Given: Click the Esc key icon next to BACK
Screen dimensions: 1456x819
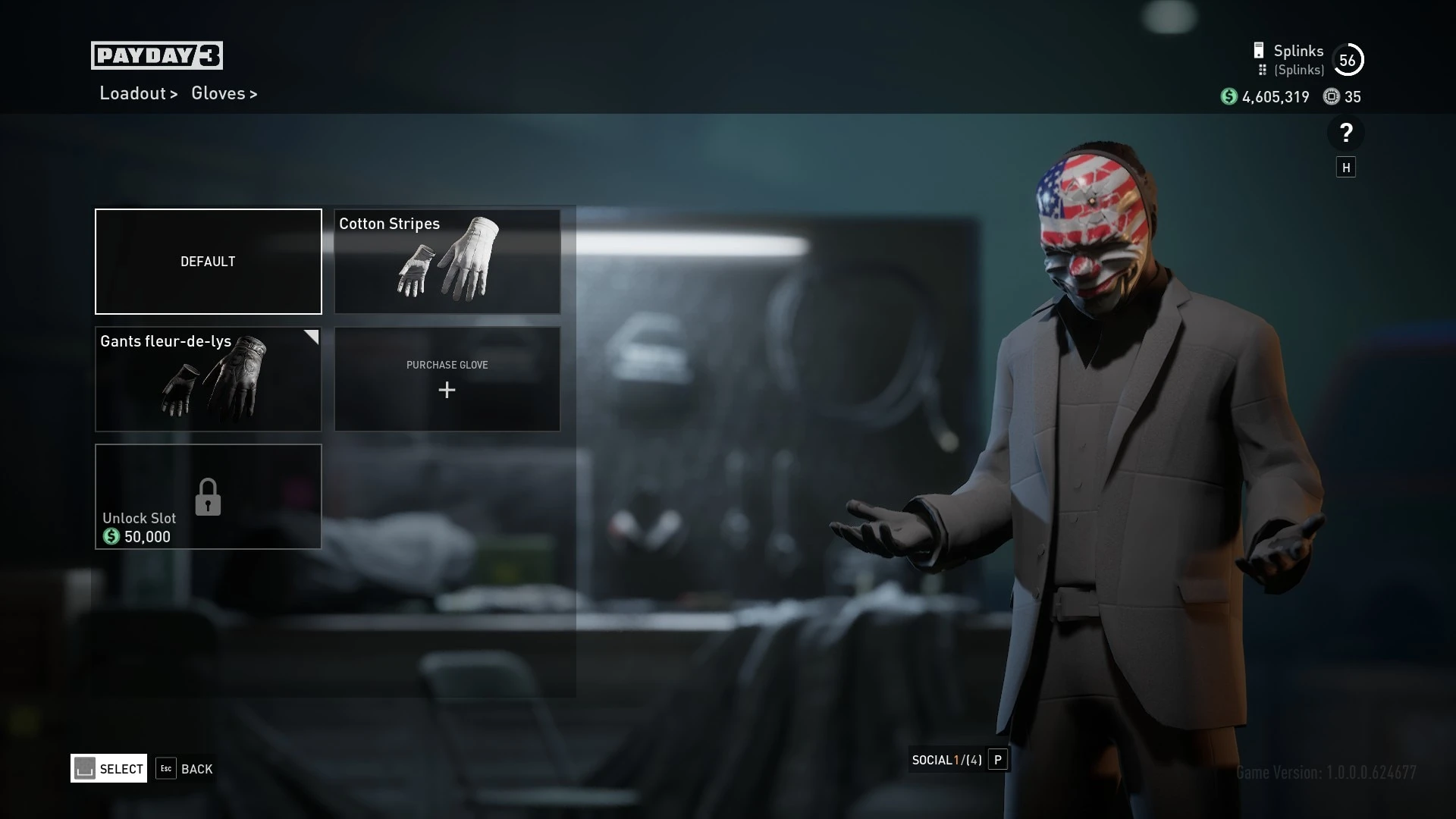Looking at the screenshot, I should click(166, 769).
